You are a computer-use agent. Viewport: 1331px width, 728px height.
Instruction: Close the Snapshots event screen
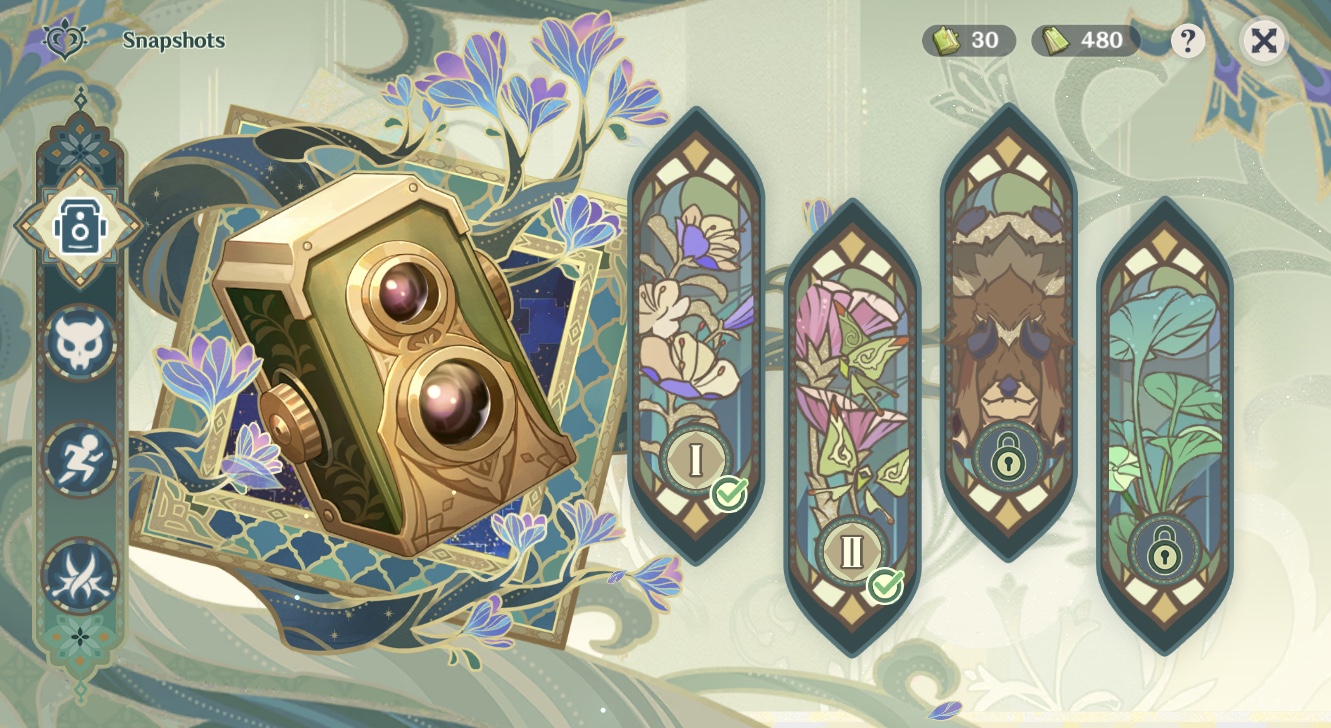[1266, 41]
